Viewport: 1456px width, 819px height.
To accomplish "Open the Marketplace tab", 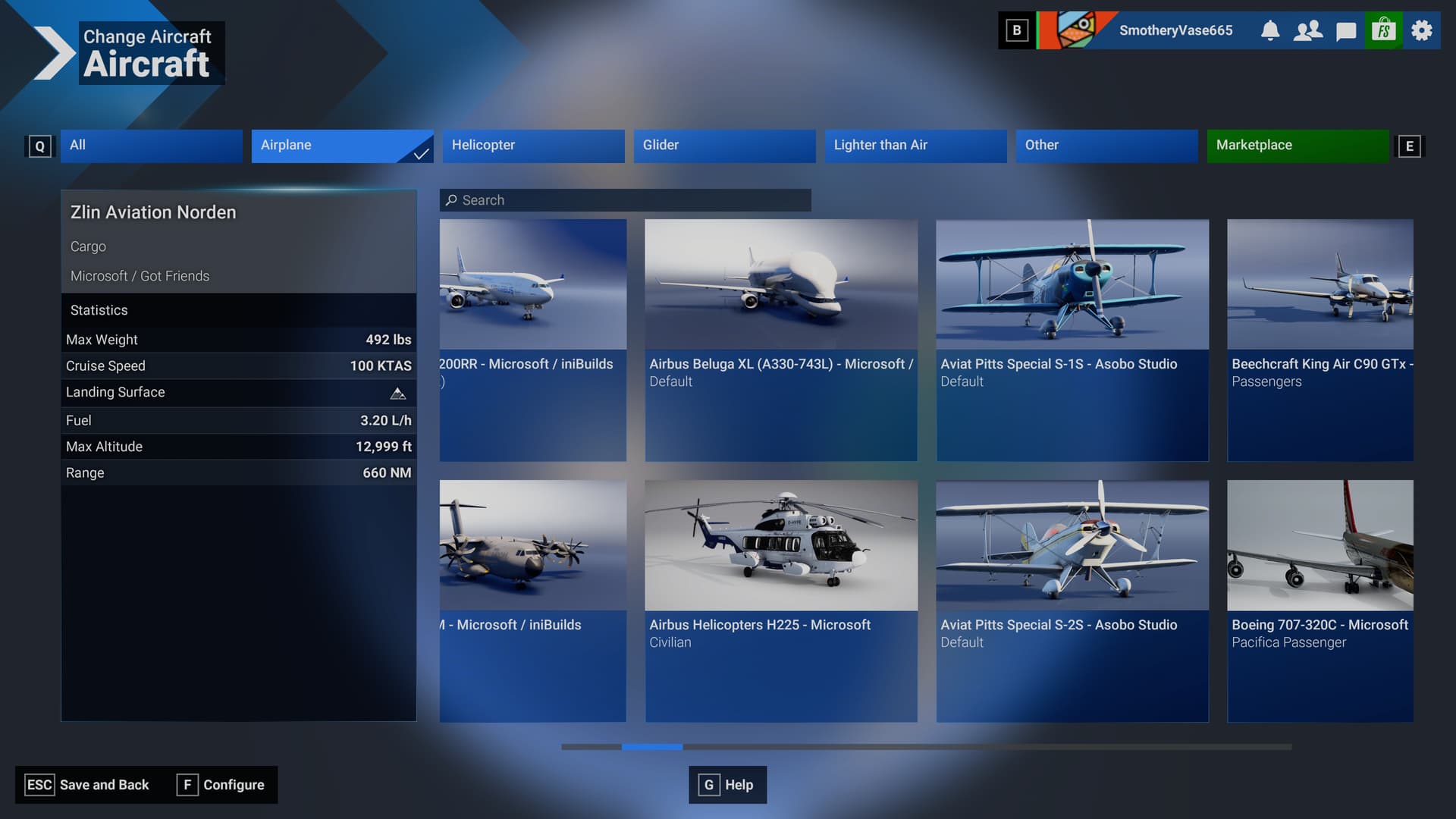I will [x=1298, y=146].
